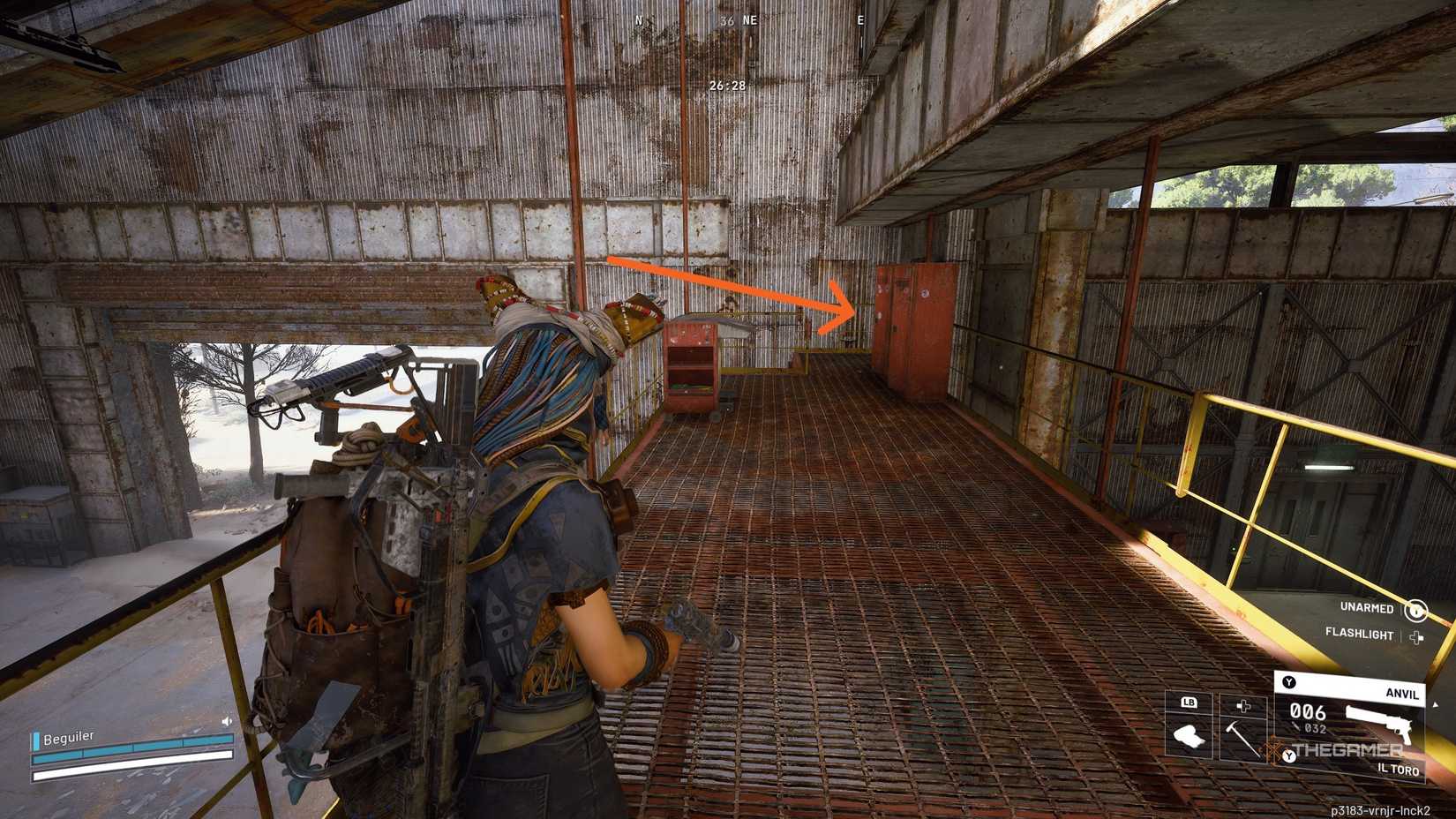Select the Y icon next to Il Toro
Viewport: 1456px width, 819px height.
click(x=1289, y=755)
